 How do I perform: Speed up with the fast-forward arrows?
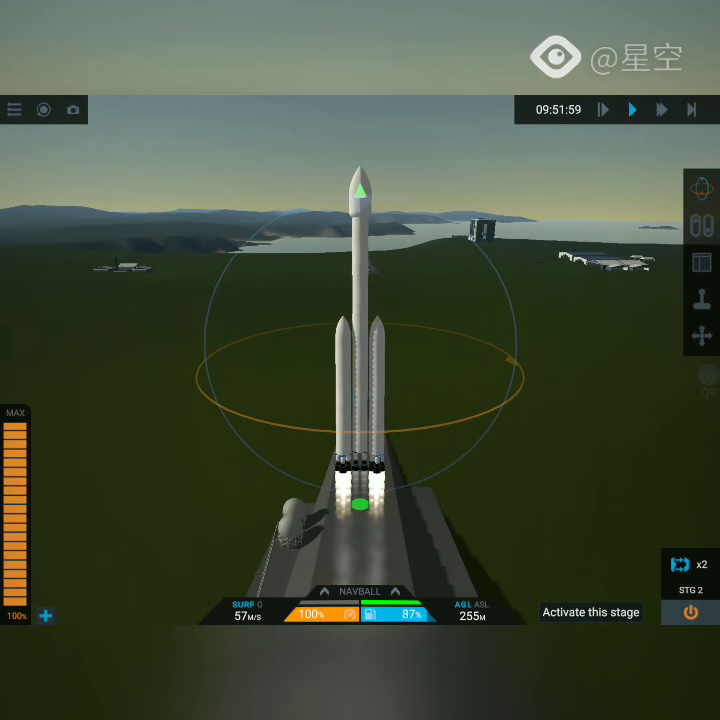click(x=661, y=110)
